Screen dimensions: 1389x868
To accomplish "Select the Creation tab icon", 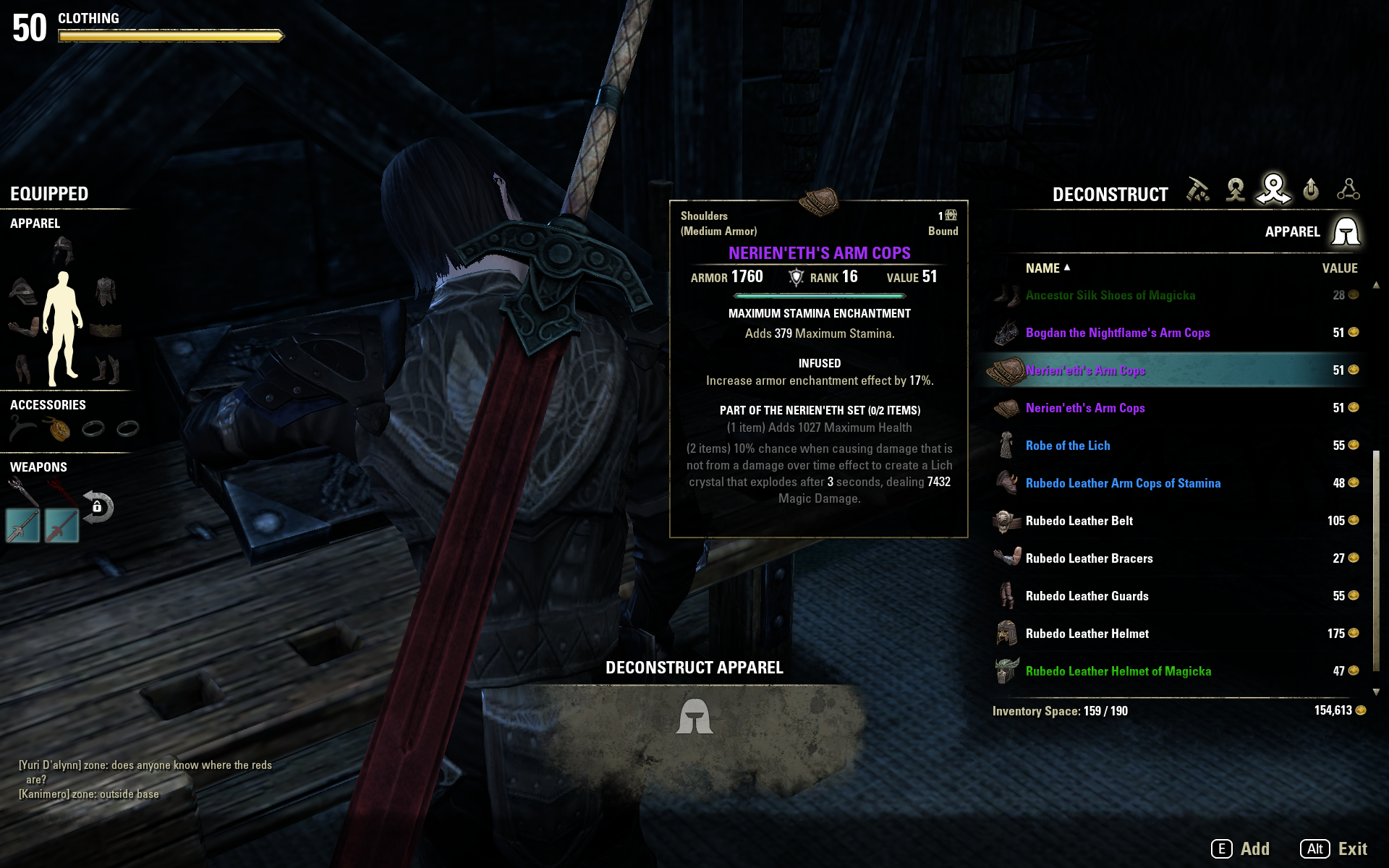I will point(1236,190).
